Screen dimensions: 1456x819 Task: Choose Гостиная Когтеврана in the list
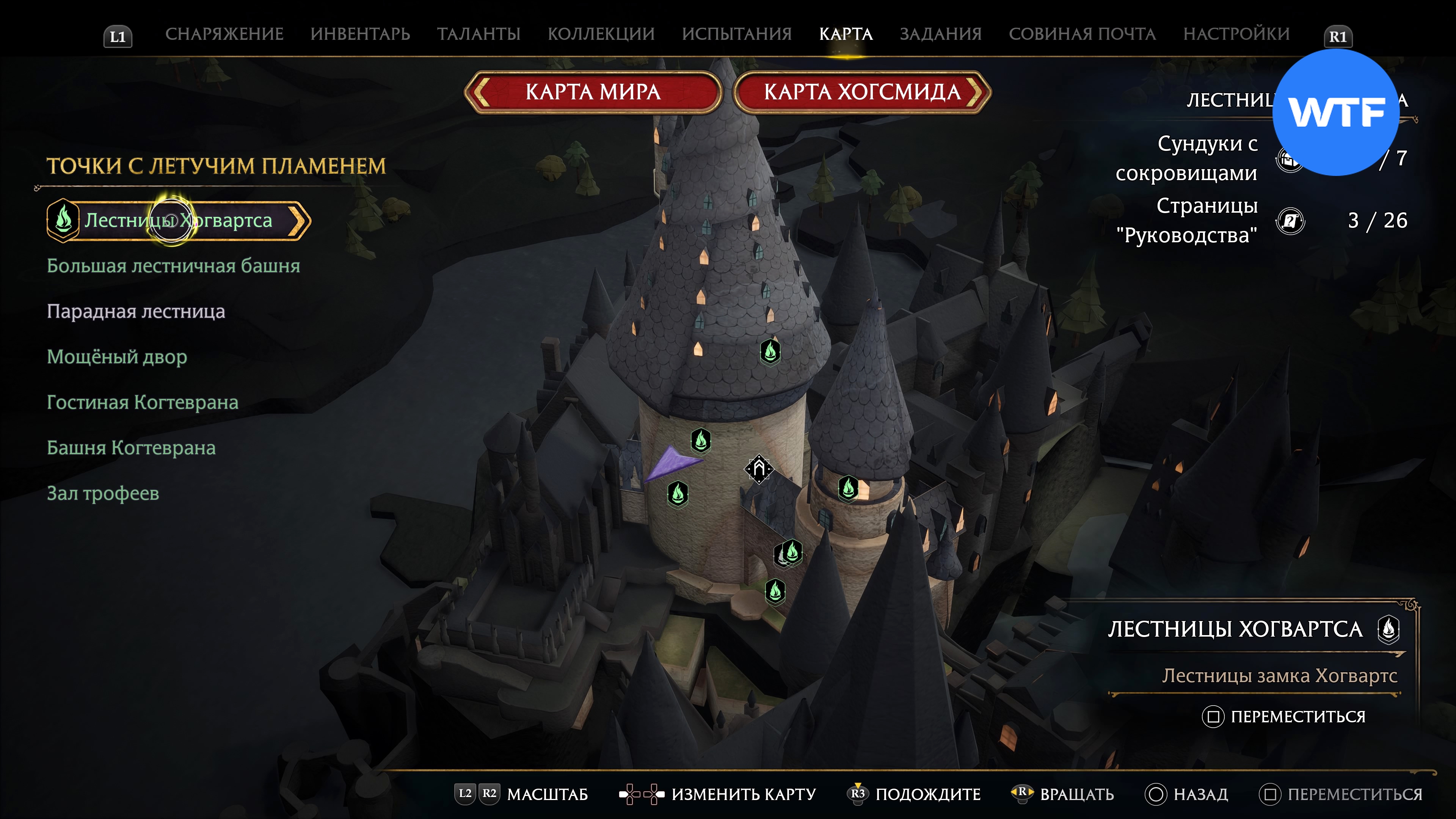[143, 402]
